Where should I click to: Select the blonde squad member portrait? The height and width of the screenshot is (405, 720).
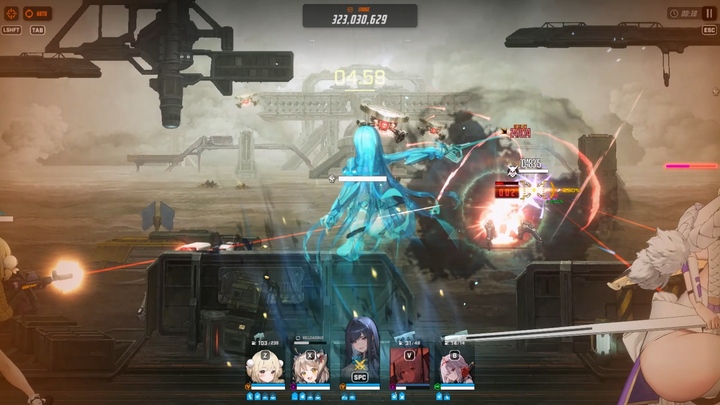(x=265, y=366)
